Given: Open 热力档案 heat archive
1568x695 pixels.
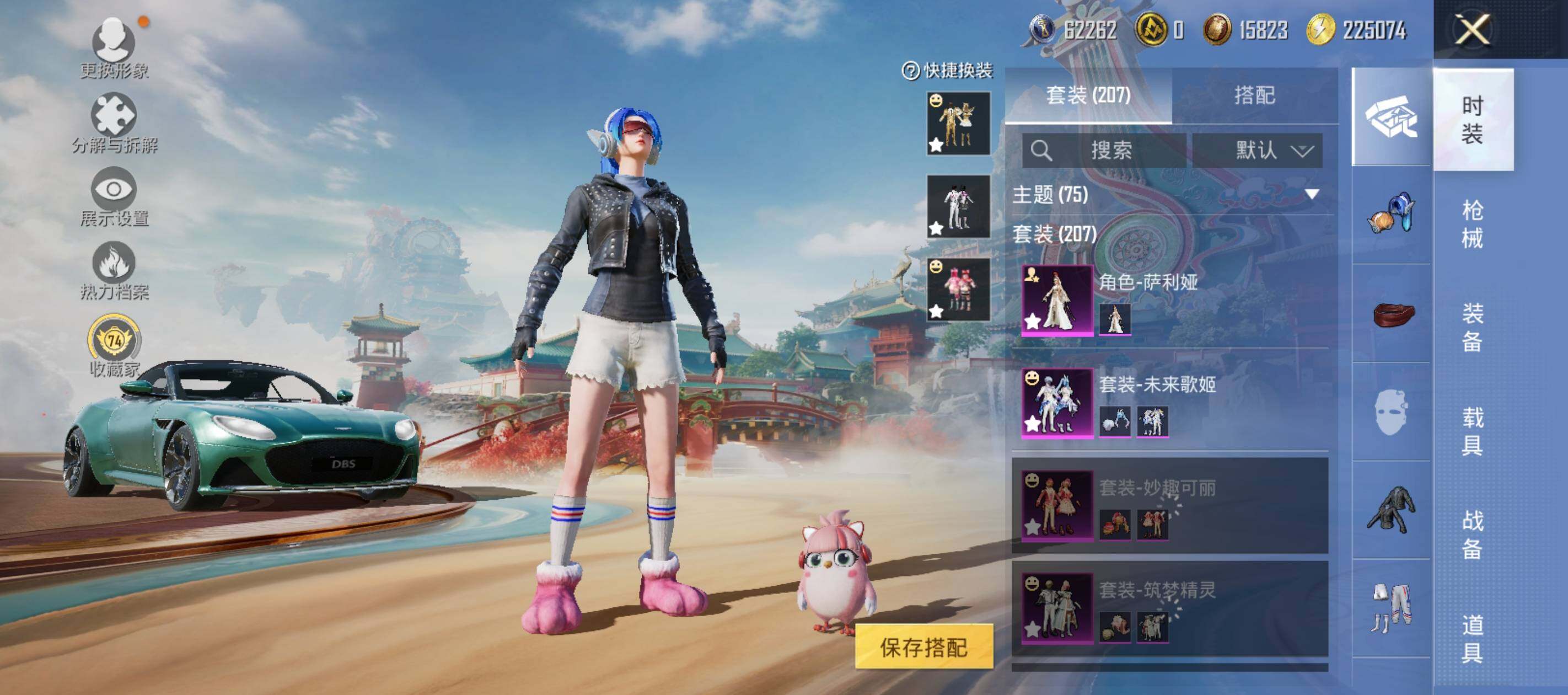Looking at the screenshot, I should [114, 270].
